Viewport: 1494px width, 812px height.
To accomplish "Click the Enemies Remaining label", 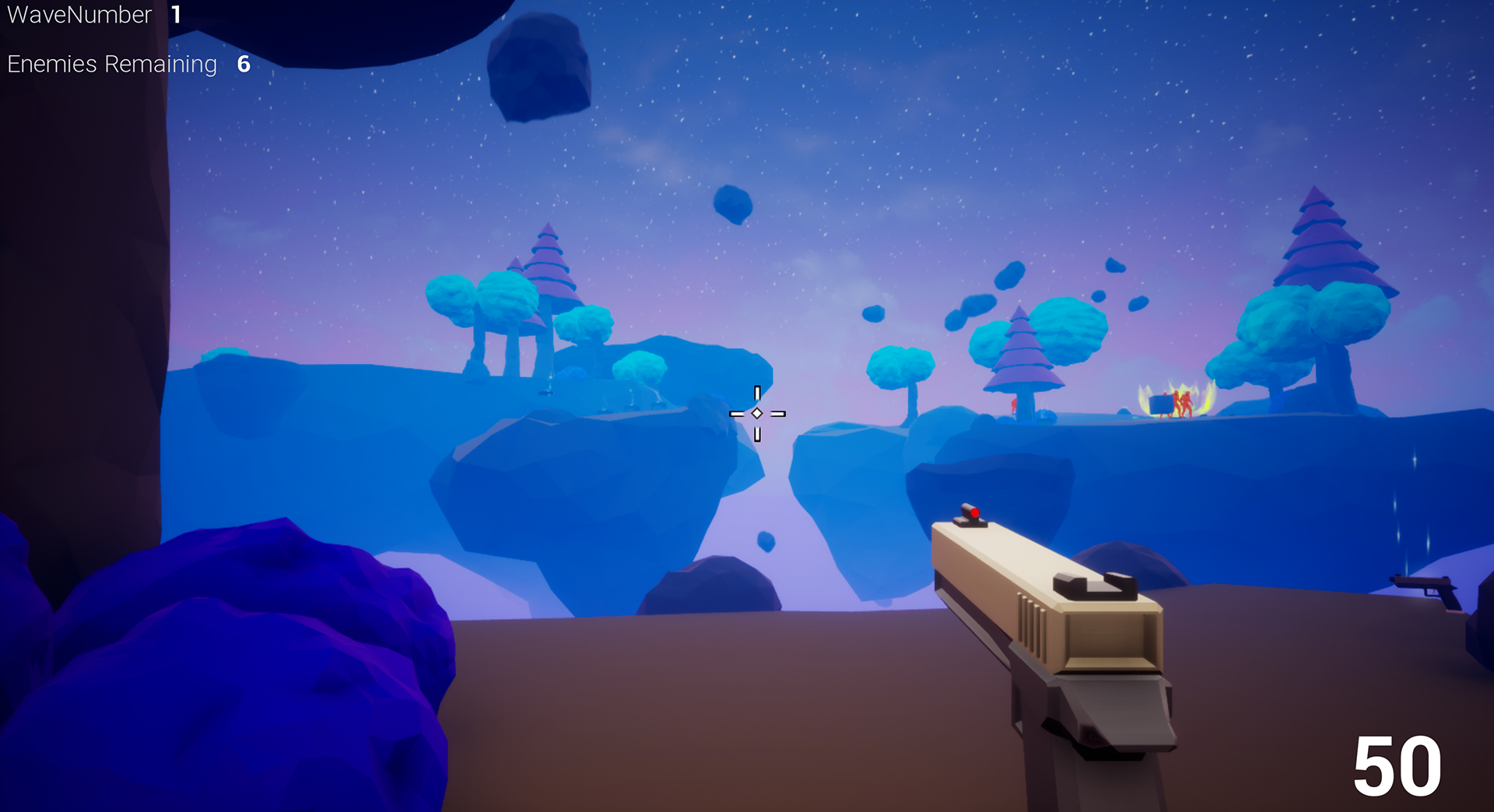I will click(x=111, y=64).
